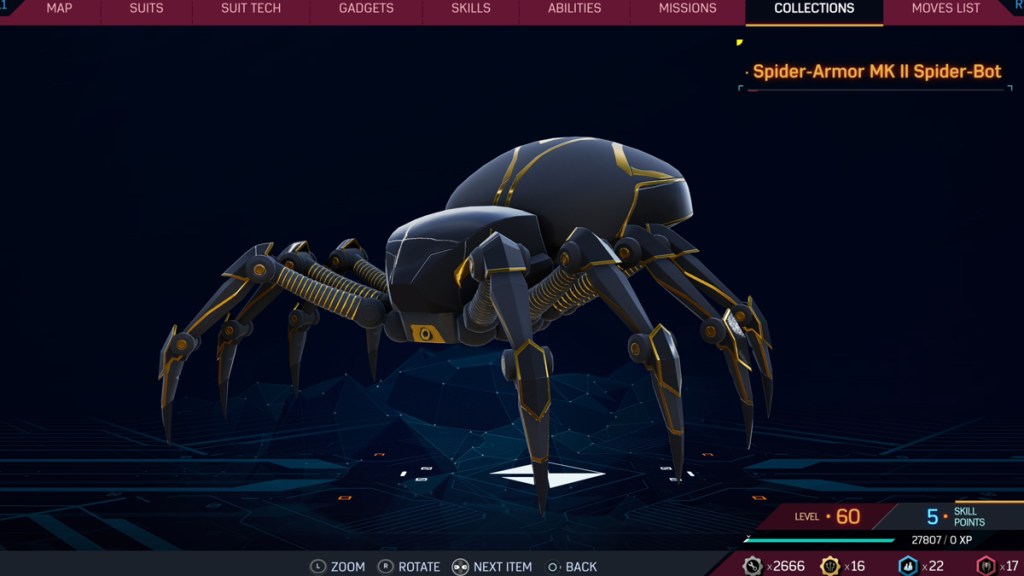Show the Abilities tab
The image size is (1024, 576).
(x=574, y=9)
